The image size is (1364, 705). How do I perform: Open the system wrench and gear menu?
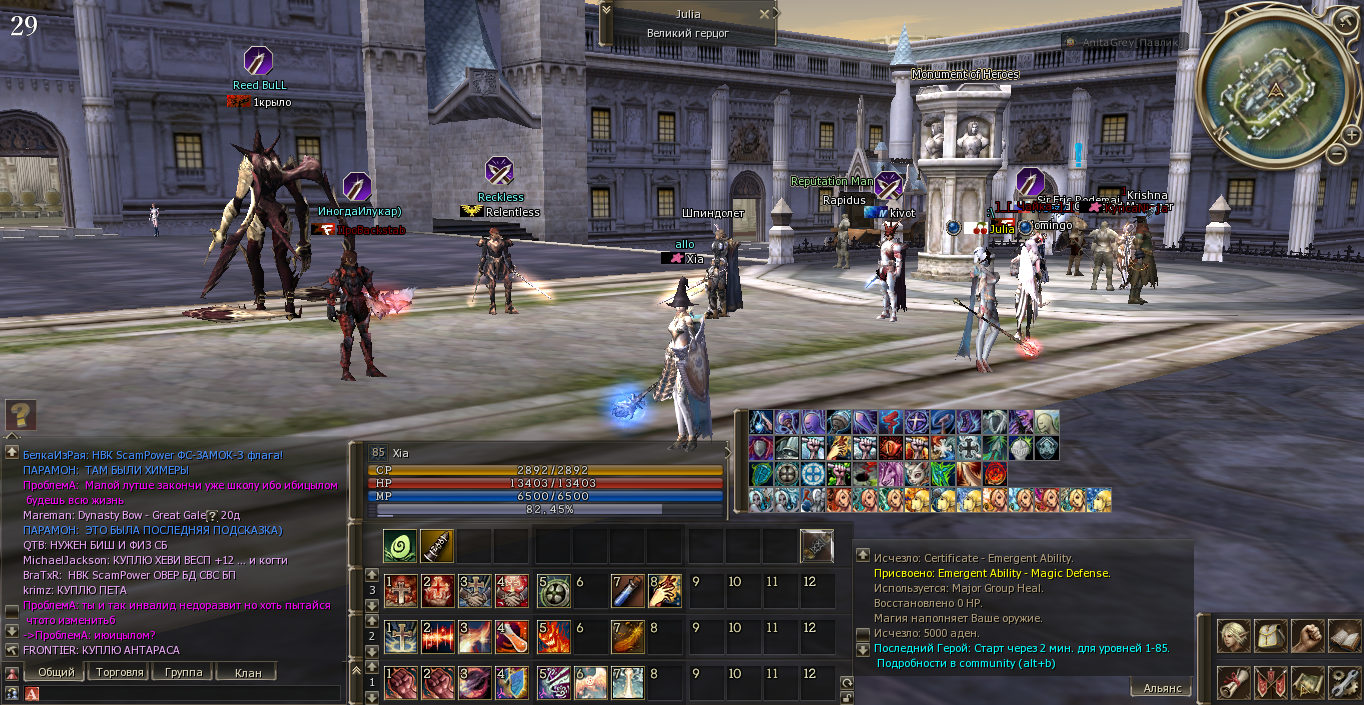point(1343,682)
